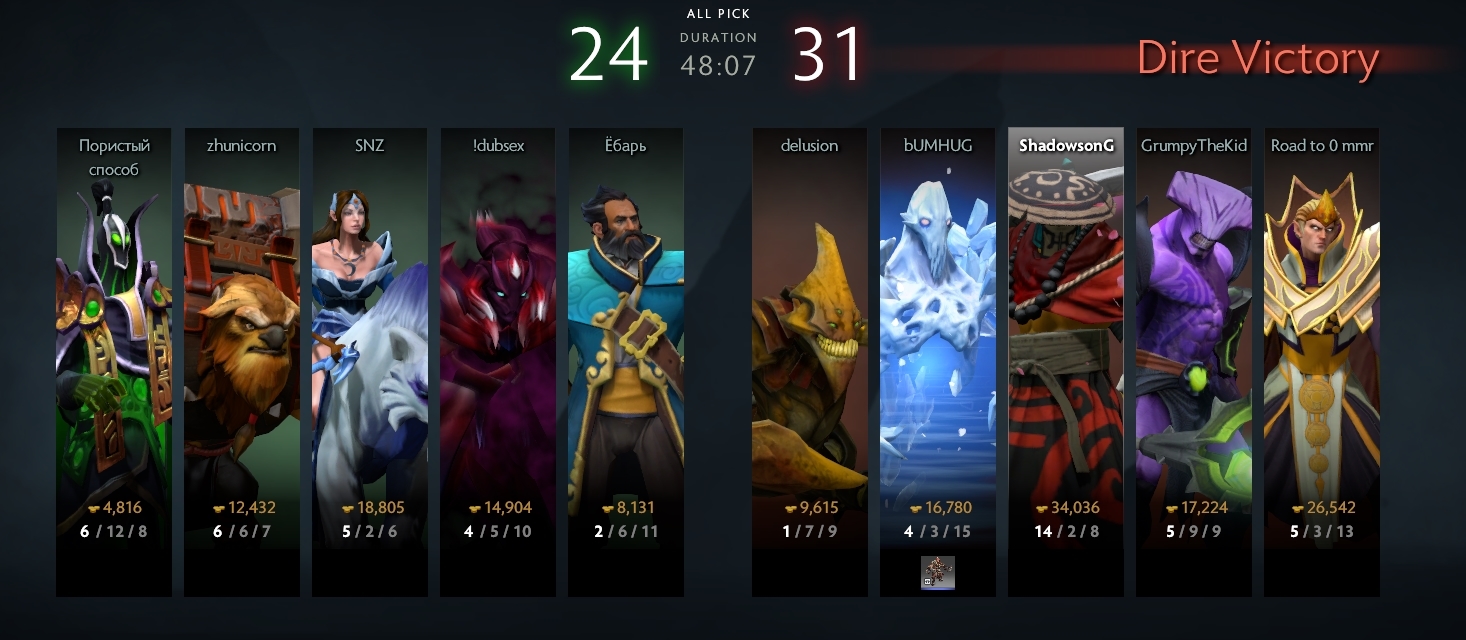The width and height of the screenshot is (1466, 640).
Task: Choose SNZ's Mirana hero card
Action: (369, 340)
